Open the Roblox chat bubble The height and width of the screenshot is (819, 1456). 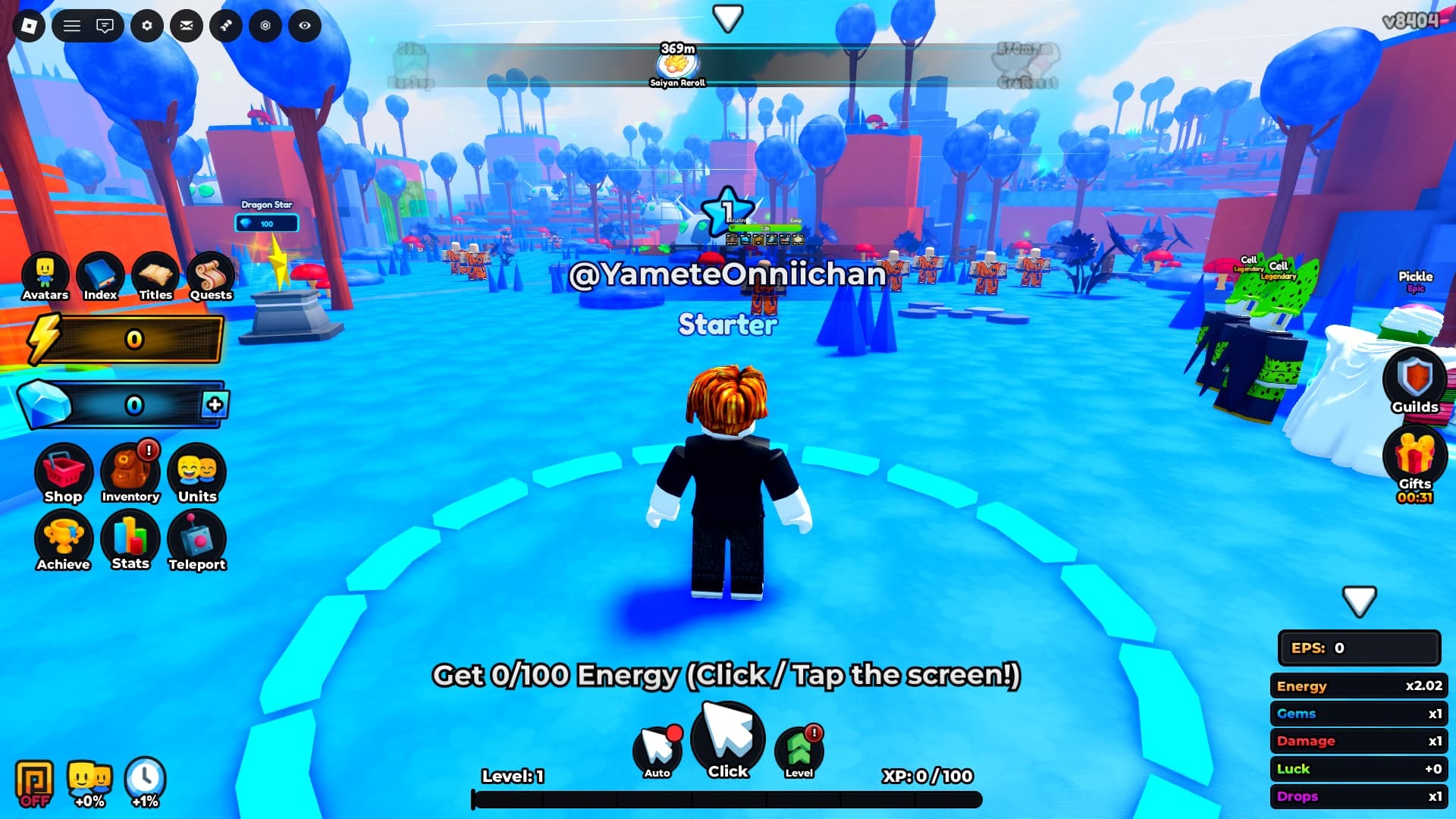pos(105,26)
